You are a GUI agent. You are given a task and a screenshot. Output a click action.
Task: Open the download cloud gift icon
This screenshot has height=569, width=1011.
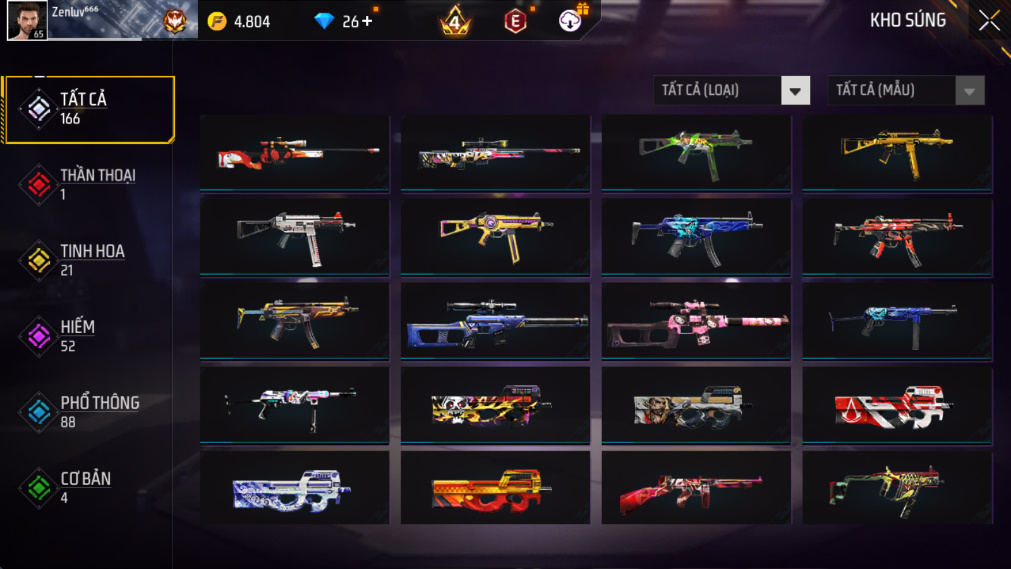pyautogui.click(x=571, y=20)
